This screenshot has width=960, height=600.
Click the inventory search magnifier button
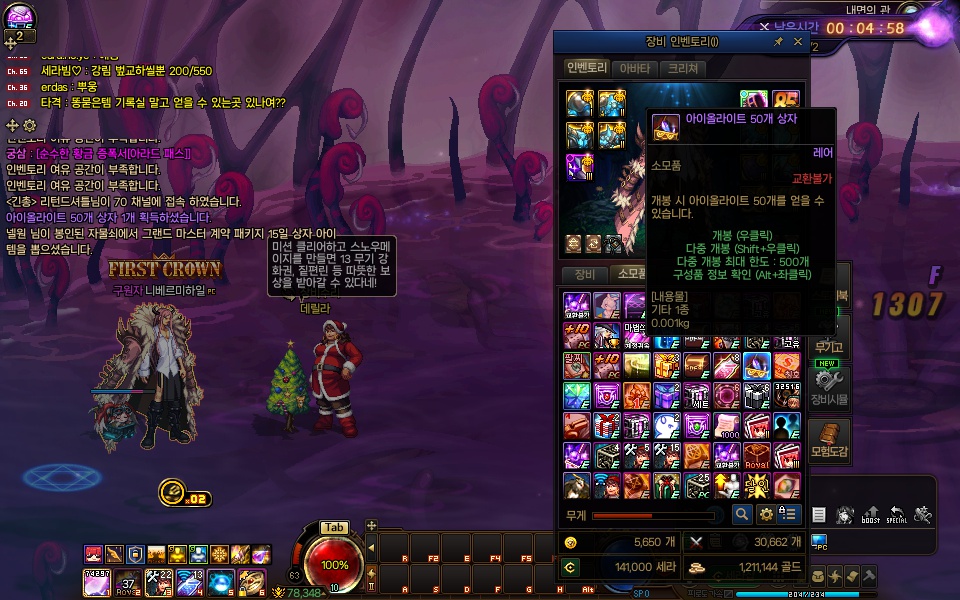(x=742, y=514)
